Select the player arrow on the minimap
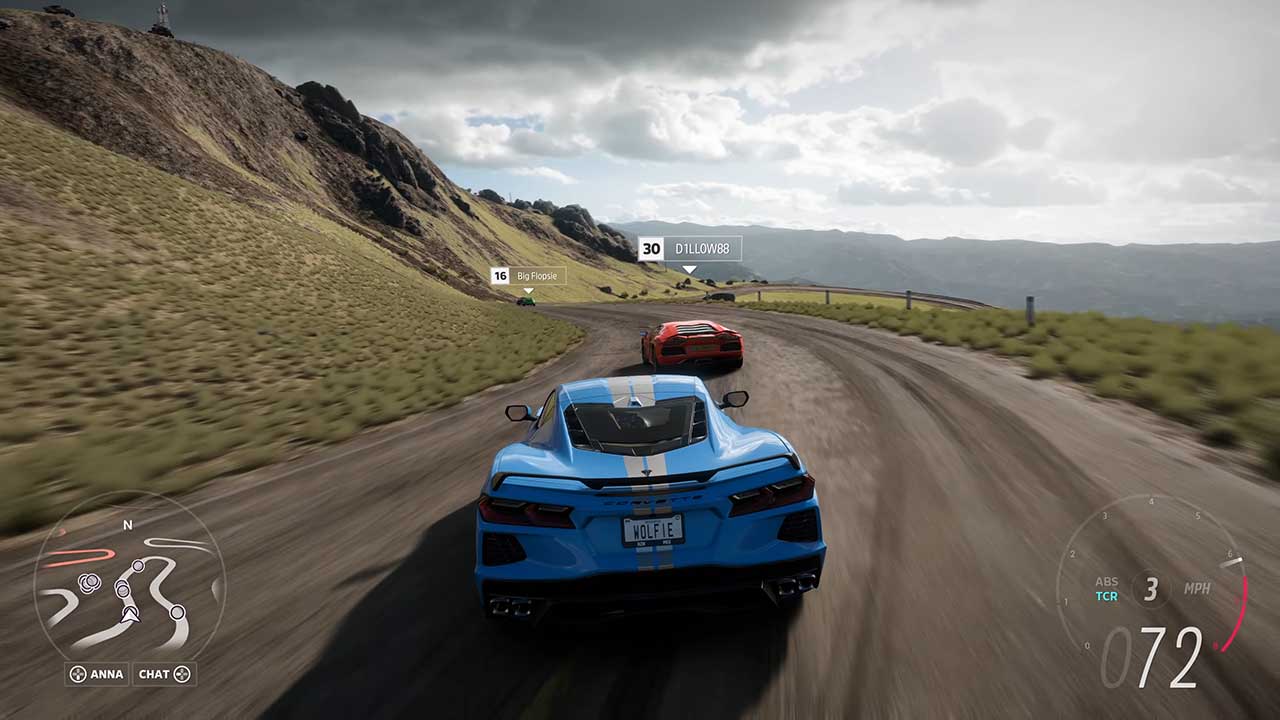The width and height of the screenshot is (1280, 720). tap(130, 614)
